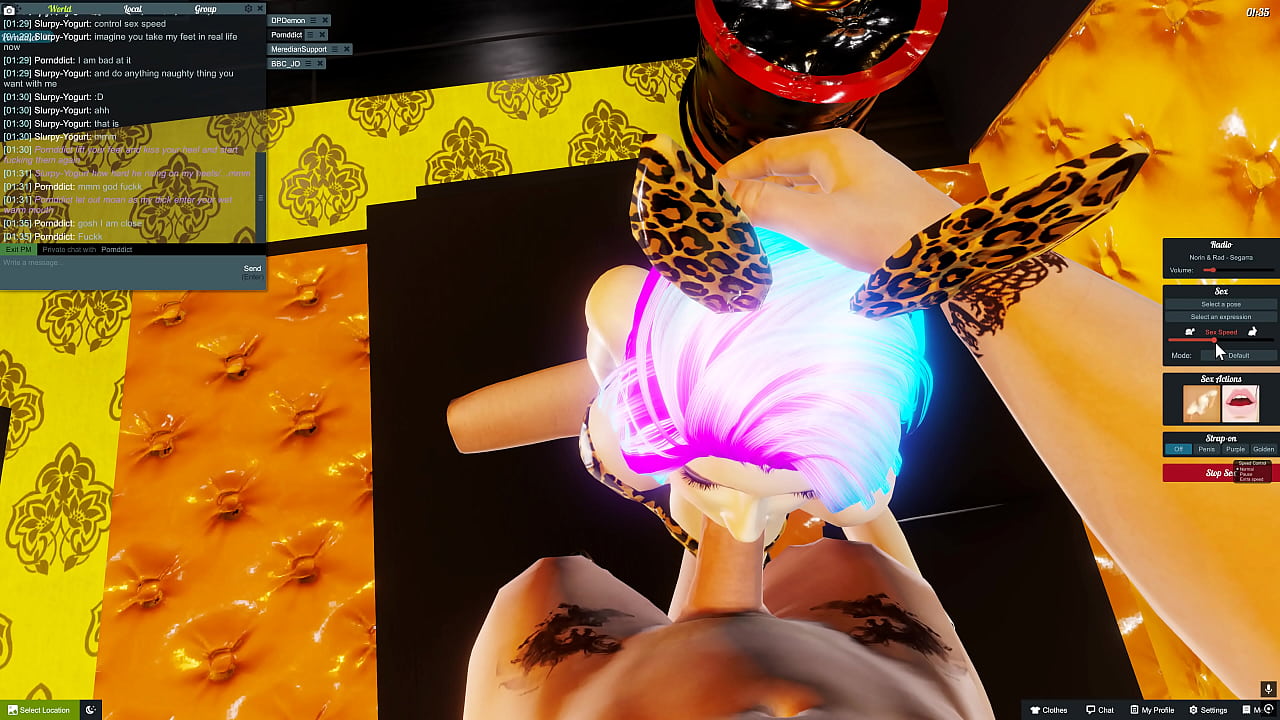This screenshot has width=1280, height=720.
Task: Switch to the Local chat tab
Action: click(133, 8)
